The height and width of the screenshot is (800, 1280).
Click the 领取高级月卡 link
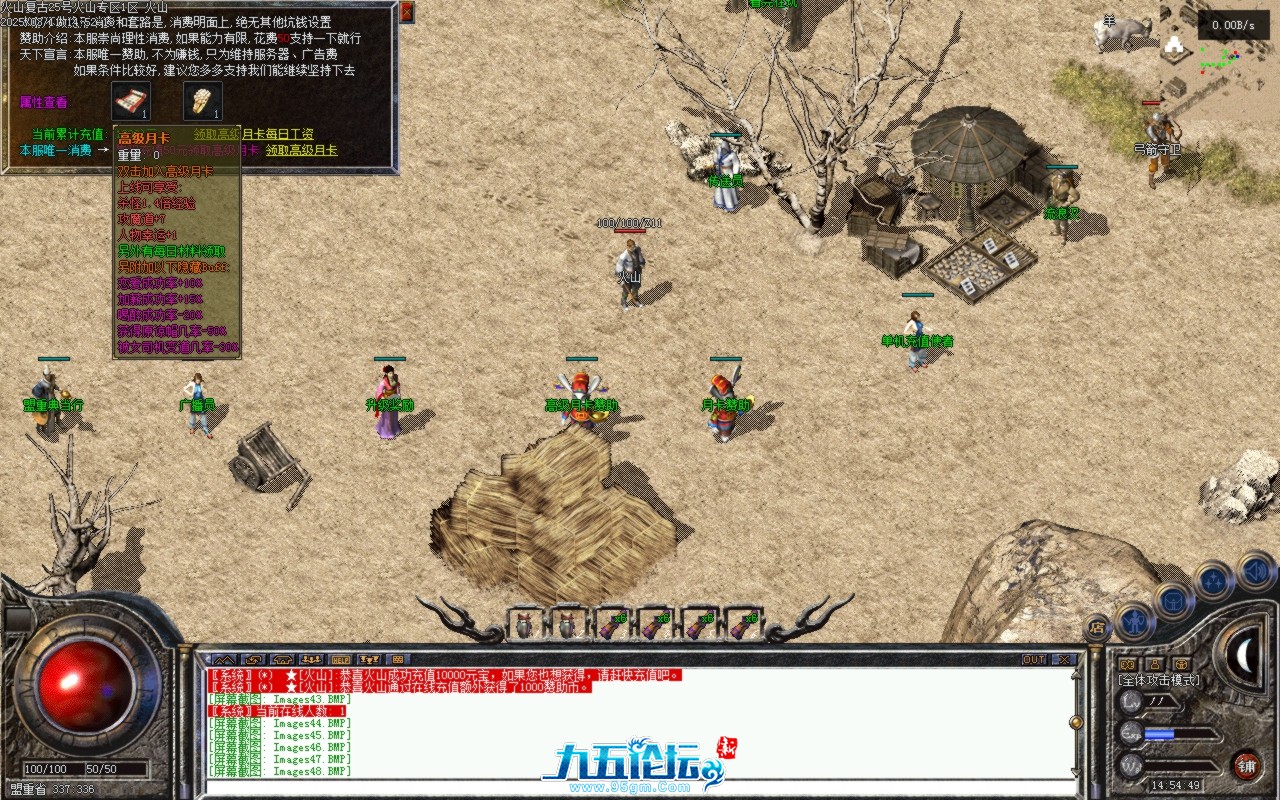pos(301,150)
